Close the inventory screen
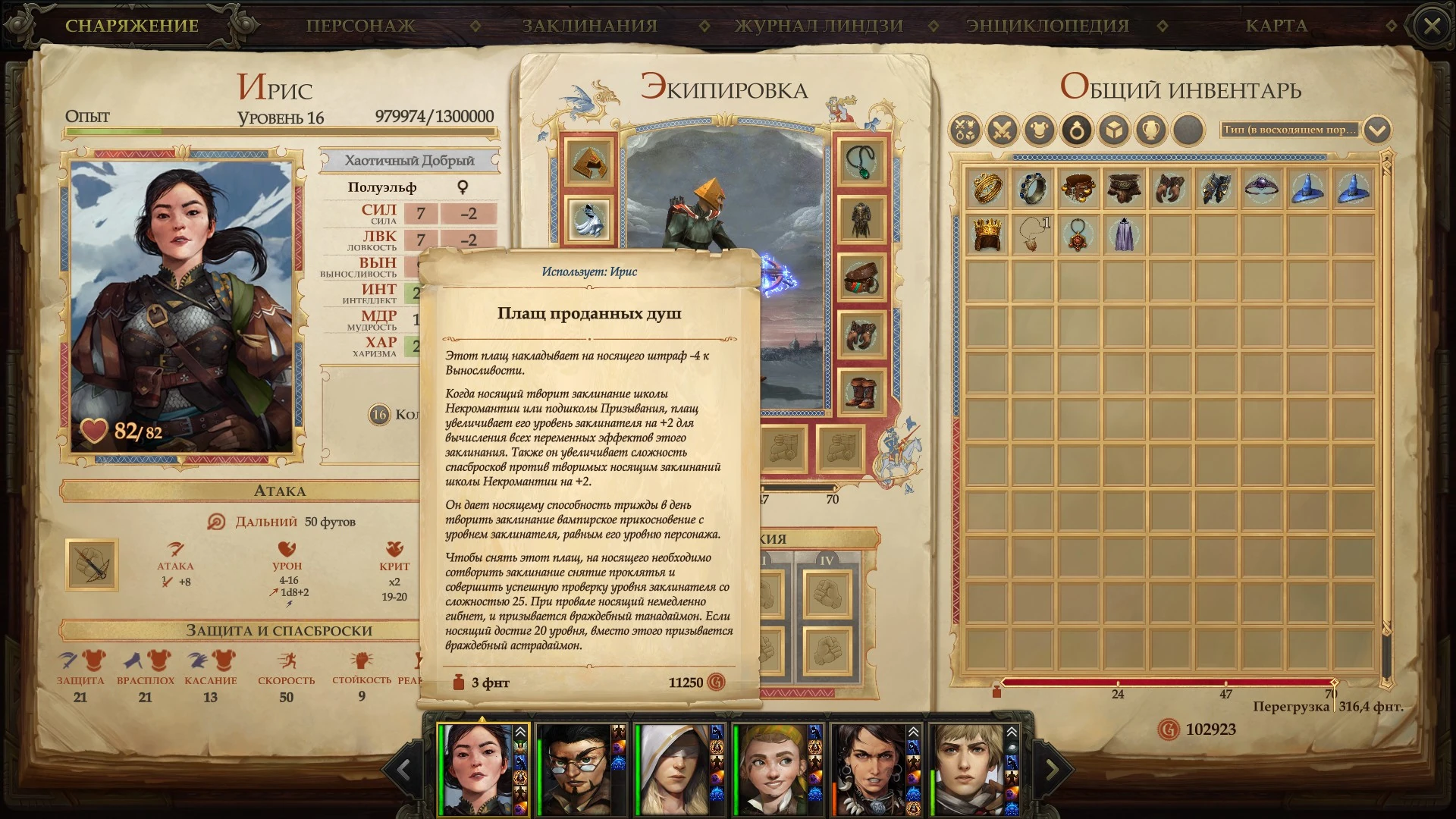This screenshot has height=819, width=1456. pyautogui.click(x=1432, y=27)
